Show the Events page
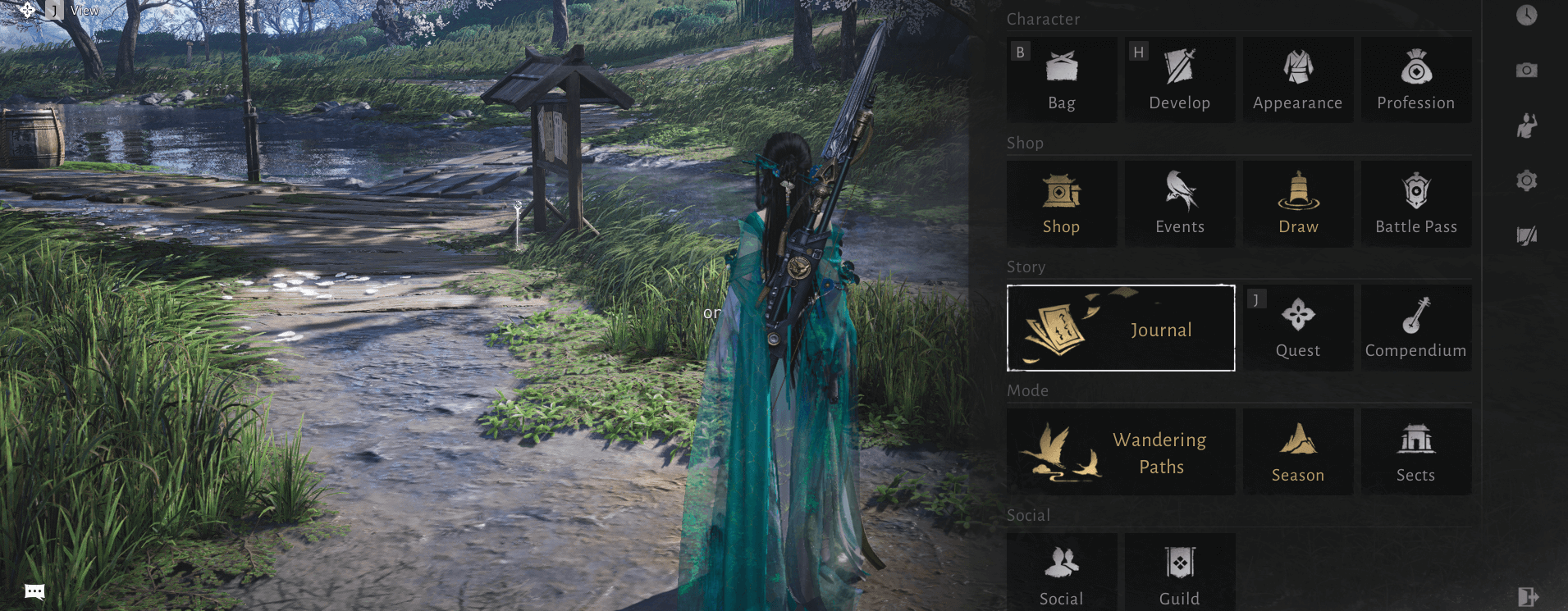This screenshot has width=1568, height=611. tap(1179, 203)
